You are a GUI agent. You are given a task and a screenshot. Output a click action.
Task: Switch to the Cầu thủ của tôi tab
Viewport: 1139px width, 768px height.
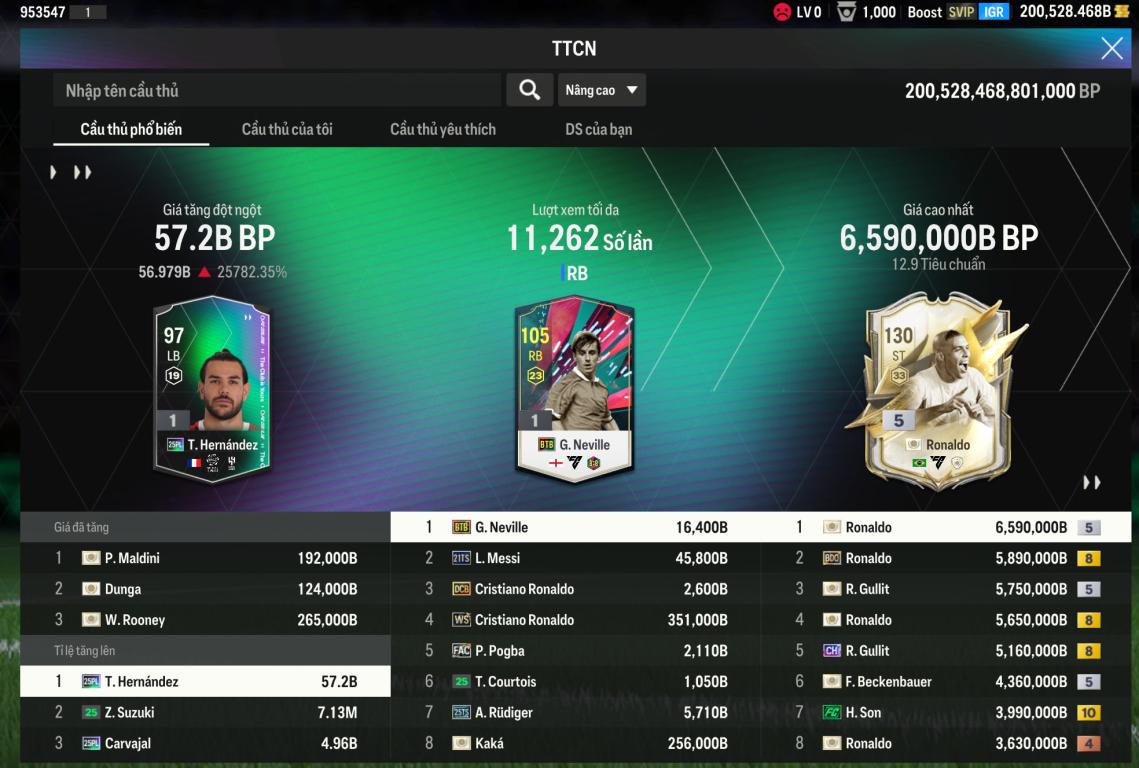[x=287, y=129]
